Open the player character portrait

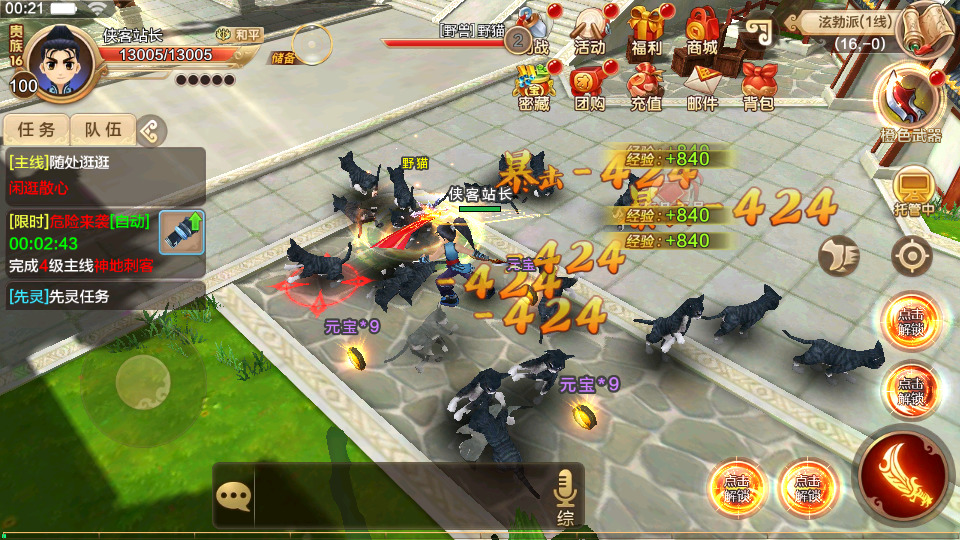(58, 58)
